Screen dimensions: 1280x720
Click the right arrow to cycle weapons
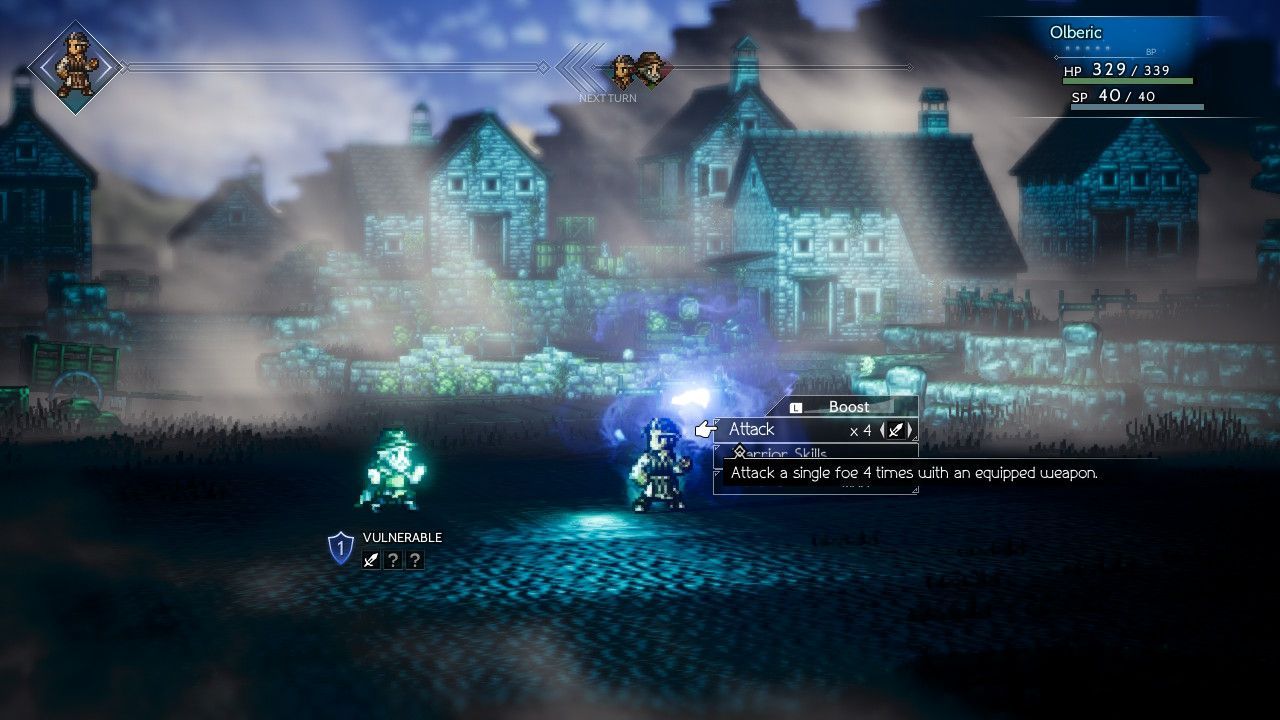tap(910, 430)
